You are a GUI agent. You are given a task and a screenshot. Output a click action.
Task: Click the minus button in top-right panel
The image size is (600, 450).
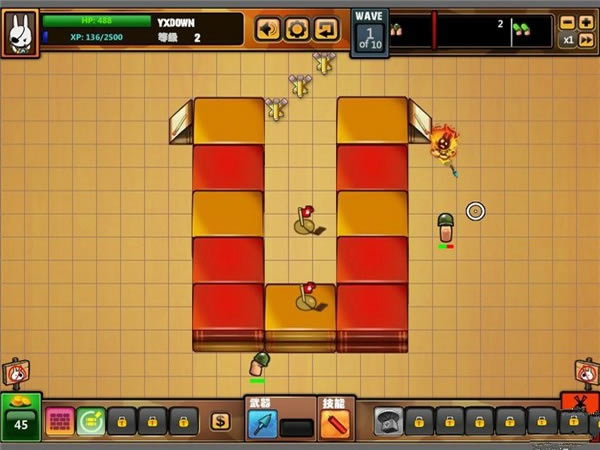(568, 21)
